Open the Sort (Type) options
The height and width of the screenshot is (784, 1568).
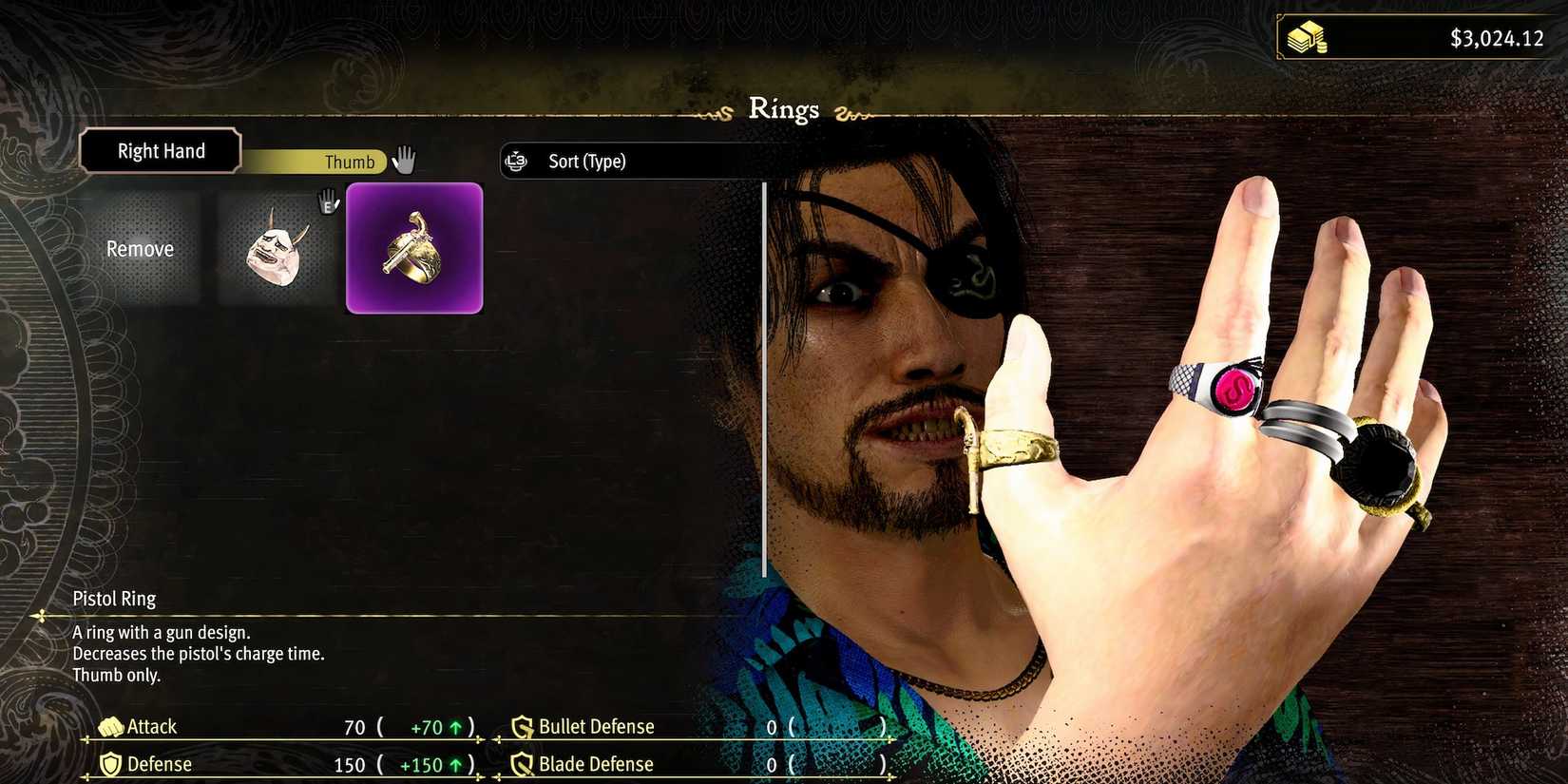(x=585, y=161)
